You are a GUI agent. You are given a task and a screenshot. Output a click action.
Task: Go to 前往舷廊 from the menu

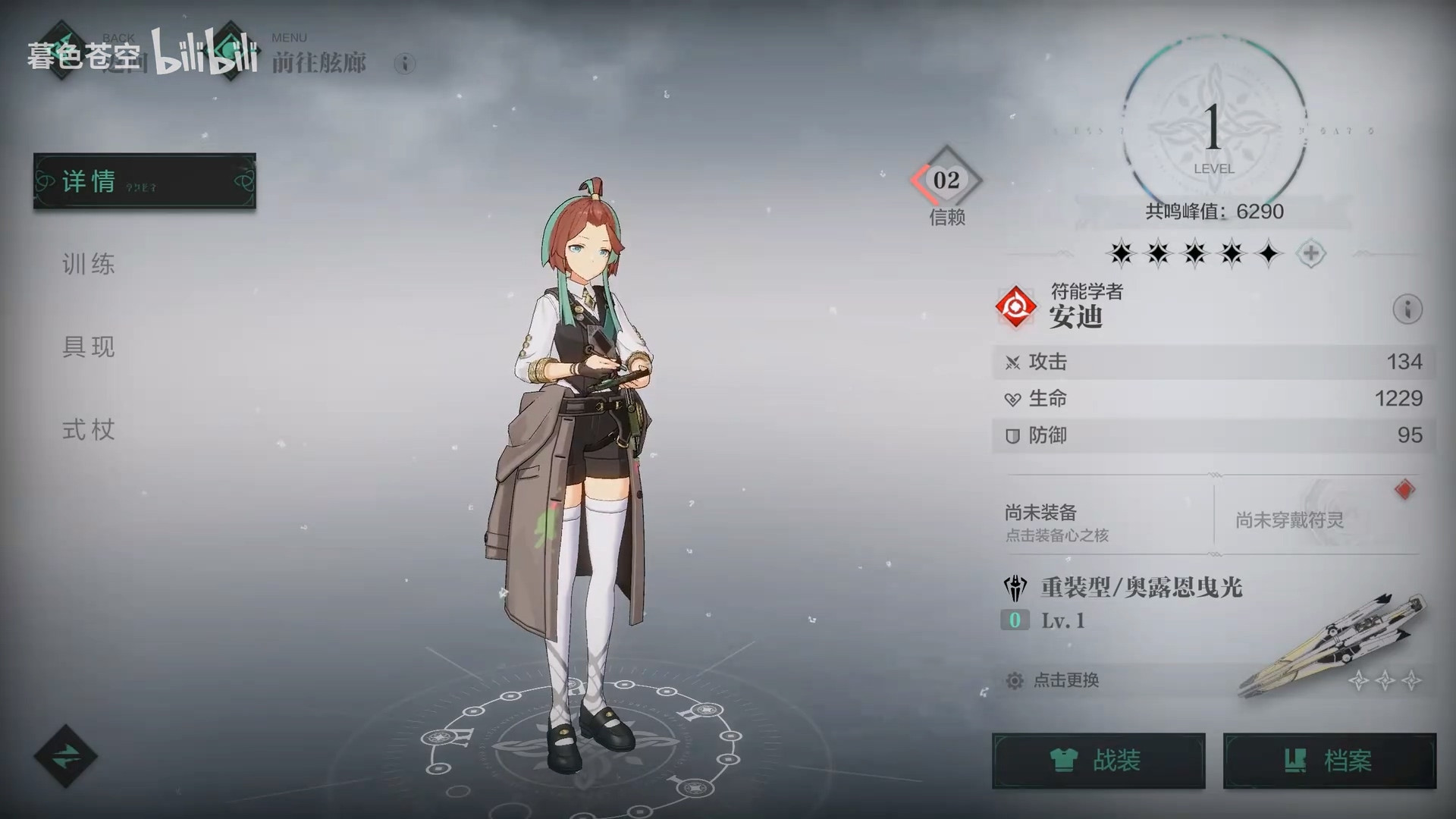(x=318, y=62)
